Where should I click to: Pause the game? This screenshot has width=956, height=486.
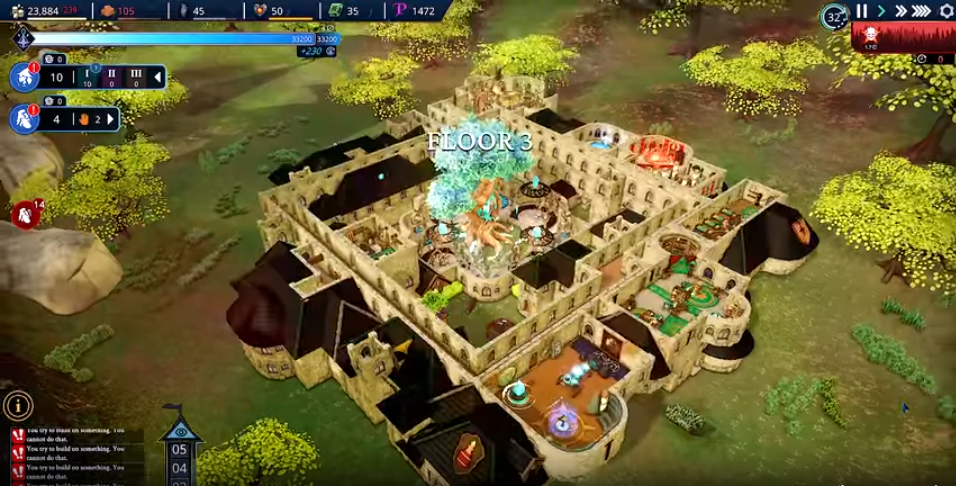[x=862, y=12]
